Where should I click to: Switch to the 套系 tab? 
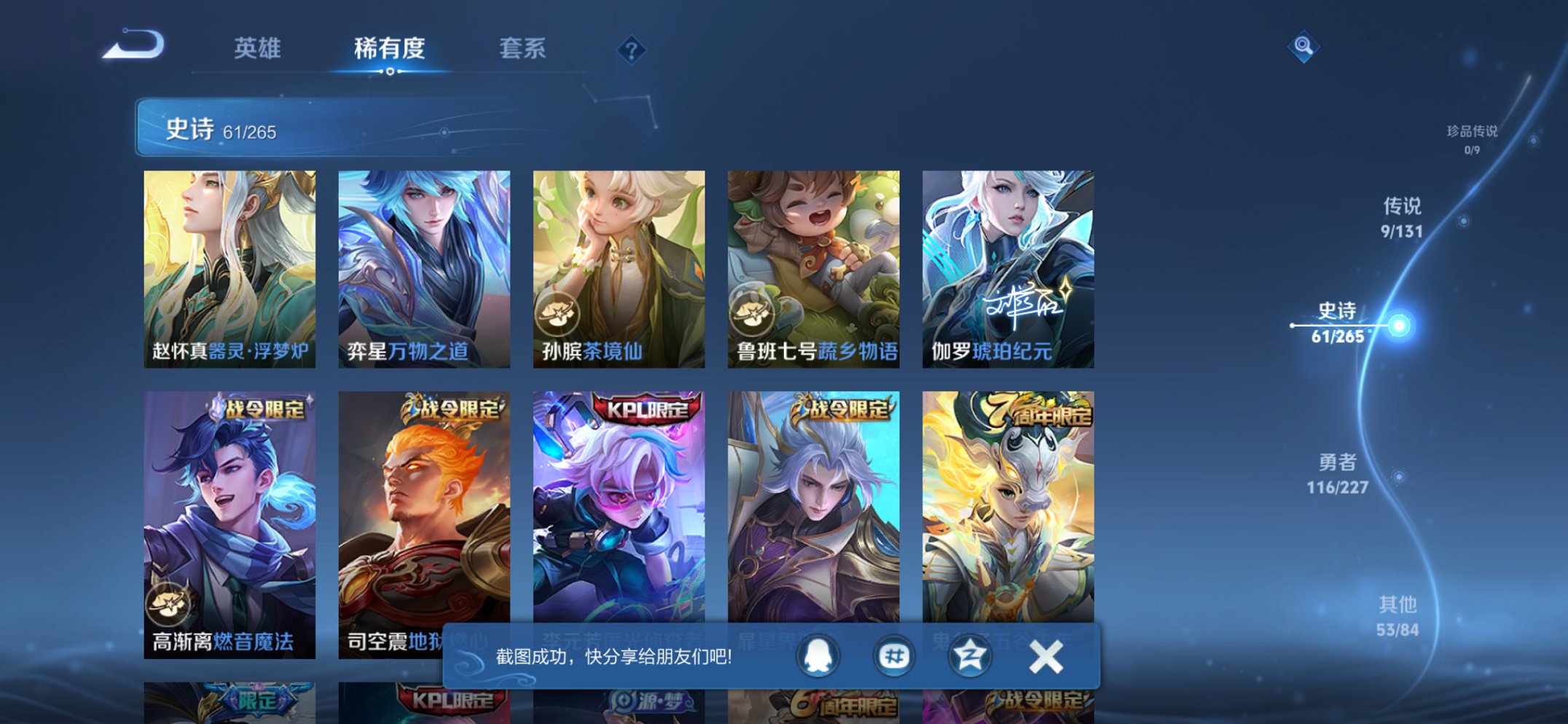522,50
